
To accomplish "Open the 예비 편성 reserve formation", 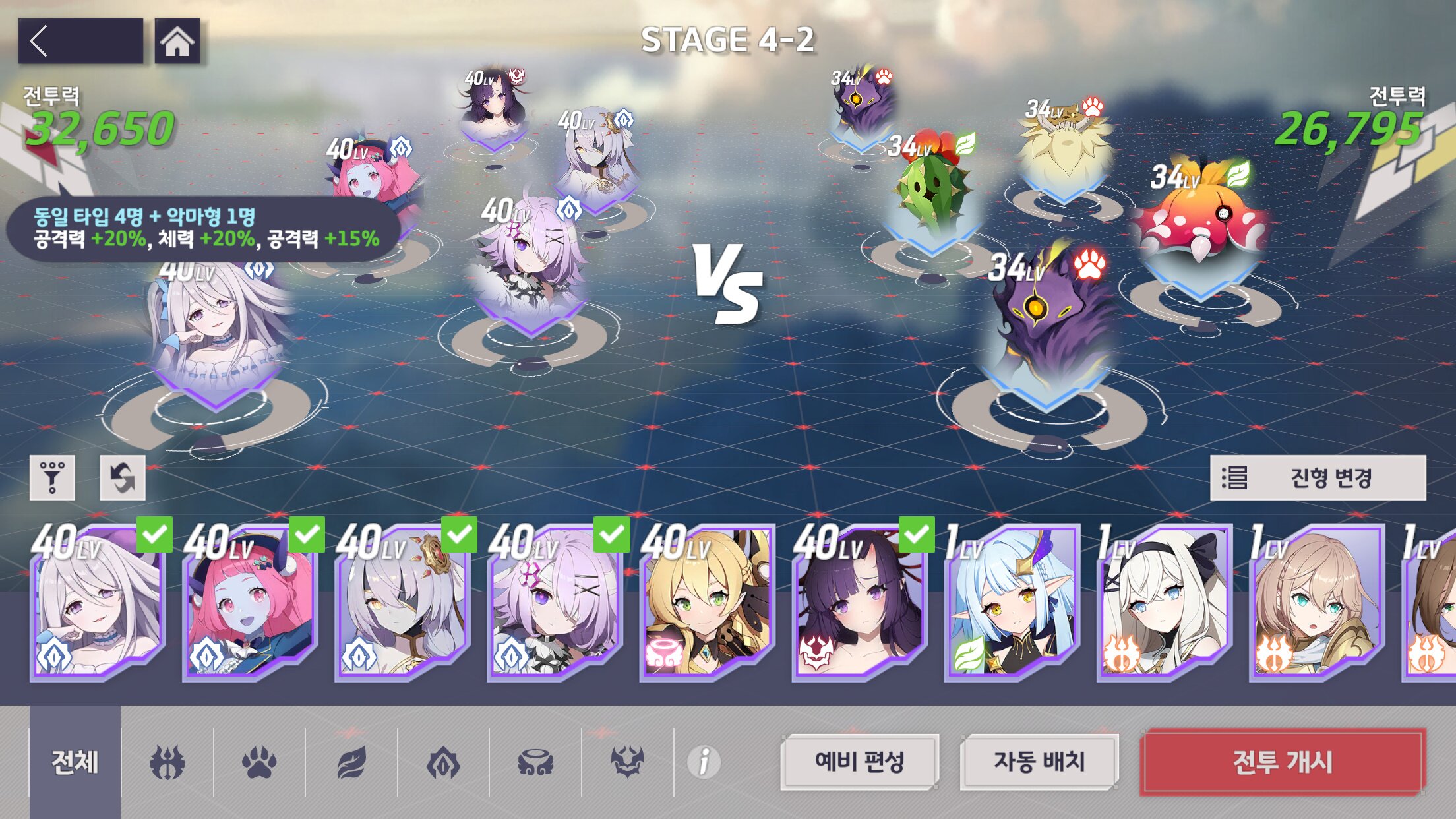I will tap(859, 762).
